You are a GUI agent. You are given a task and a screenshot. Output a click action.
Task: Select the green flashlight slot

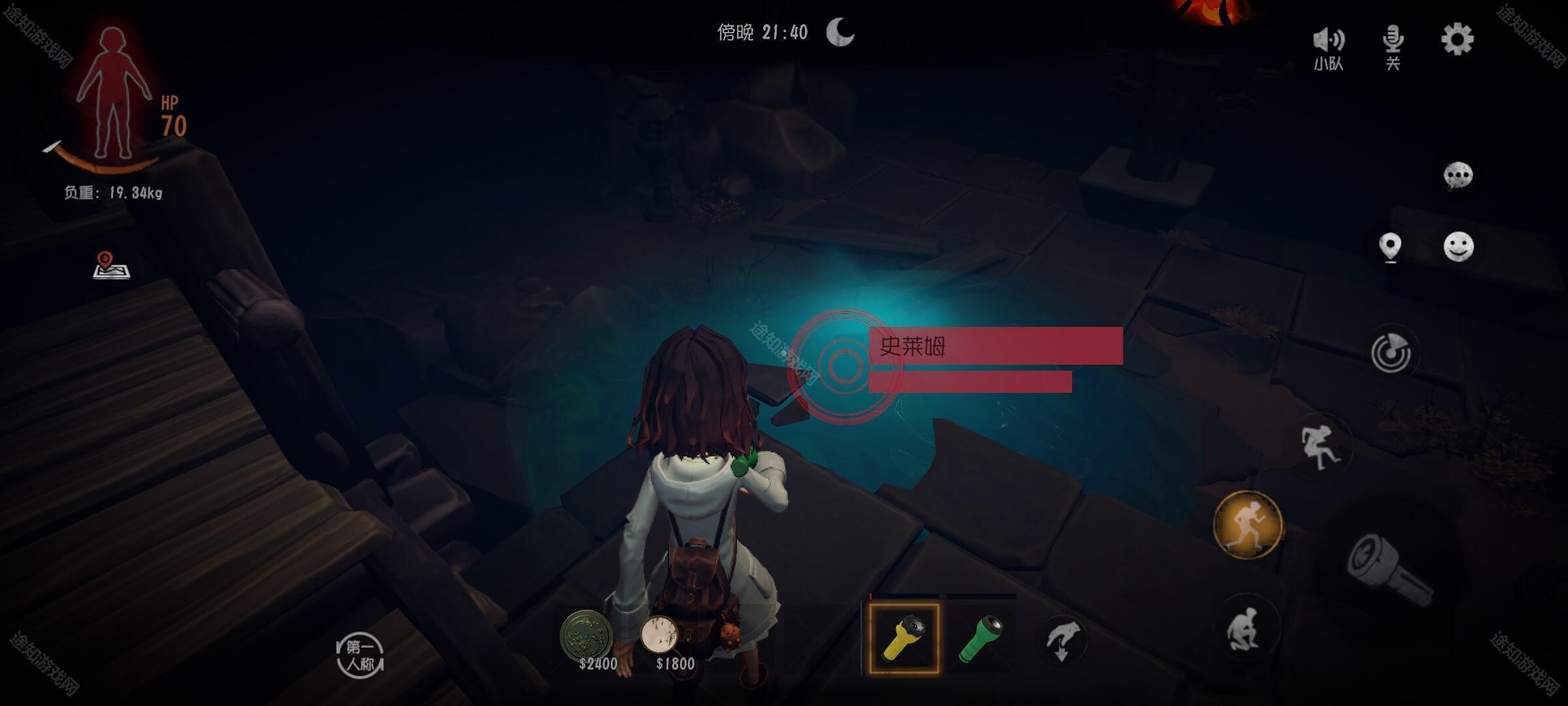pyautogui.click(x=981, y=638)
